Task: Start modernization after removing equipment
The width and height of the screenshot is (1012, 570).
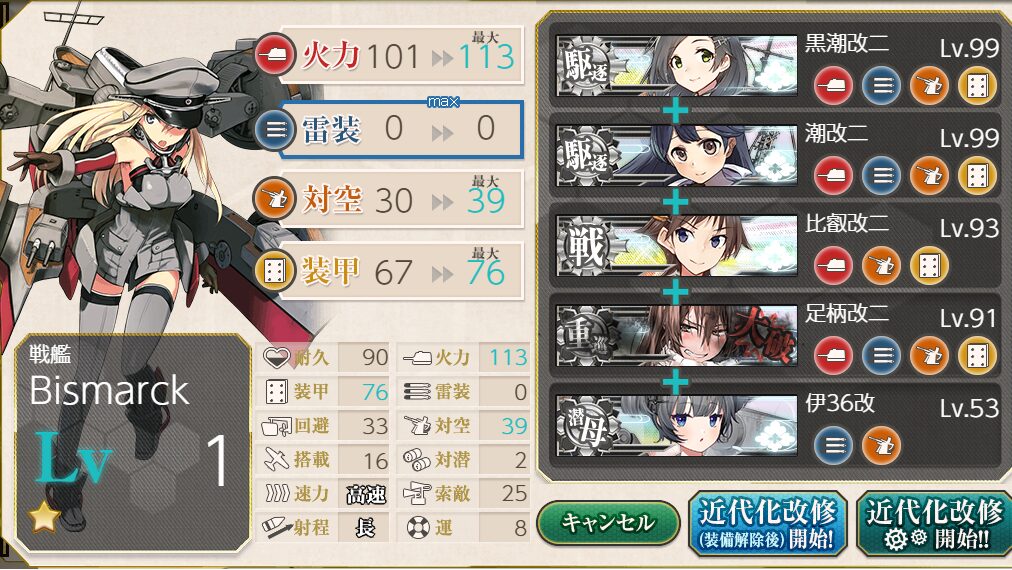Action: tap(768, 524)
